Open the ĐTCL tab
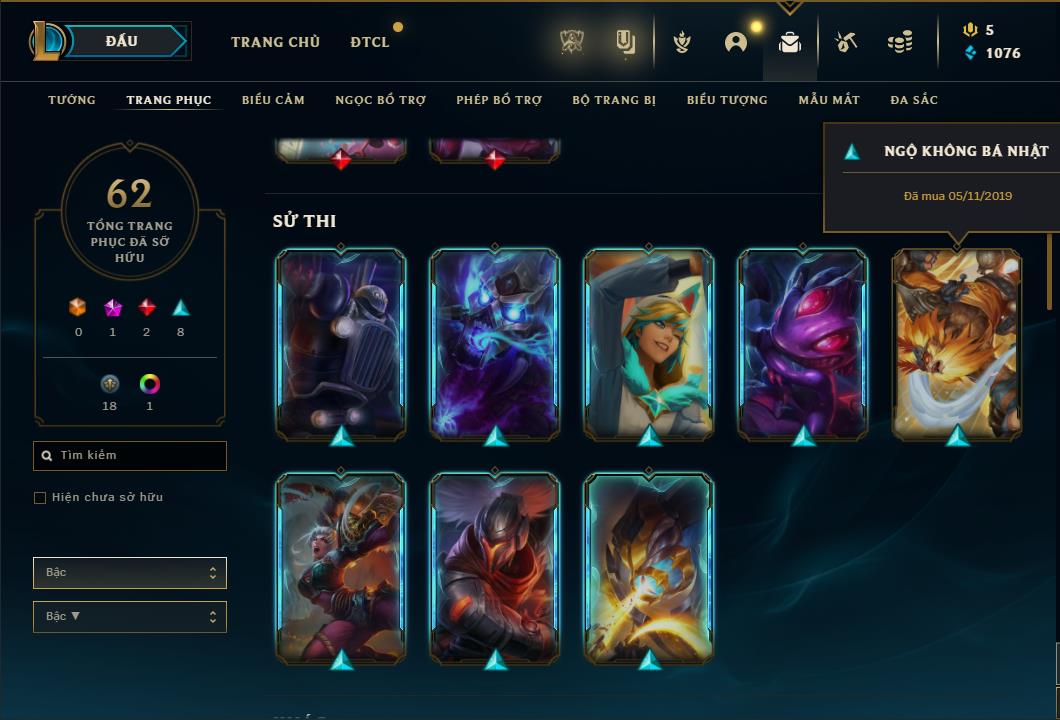Screen dimensions: 1060x720 (x=370, y=42)
